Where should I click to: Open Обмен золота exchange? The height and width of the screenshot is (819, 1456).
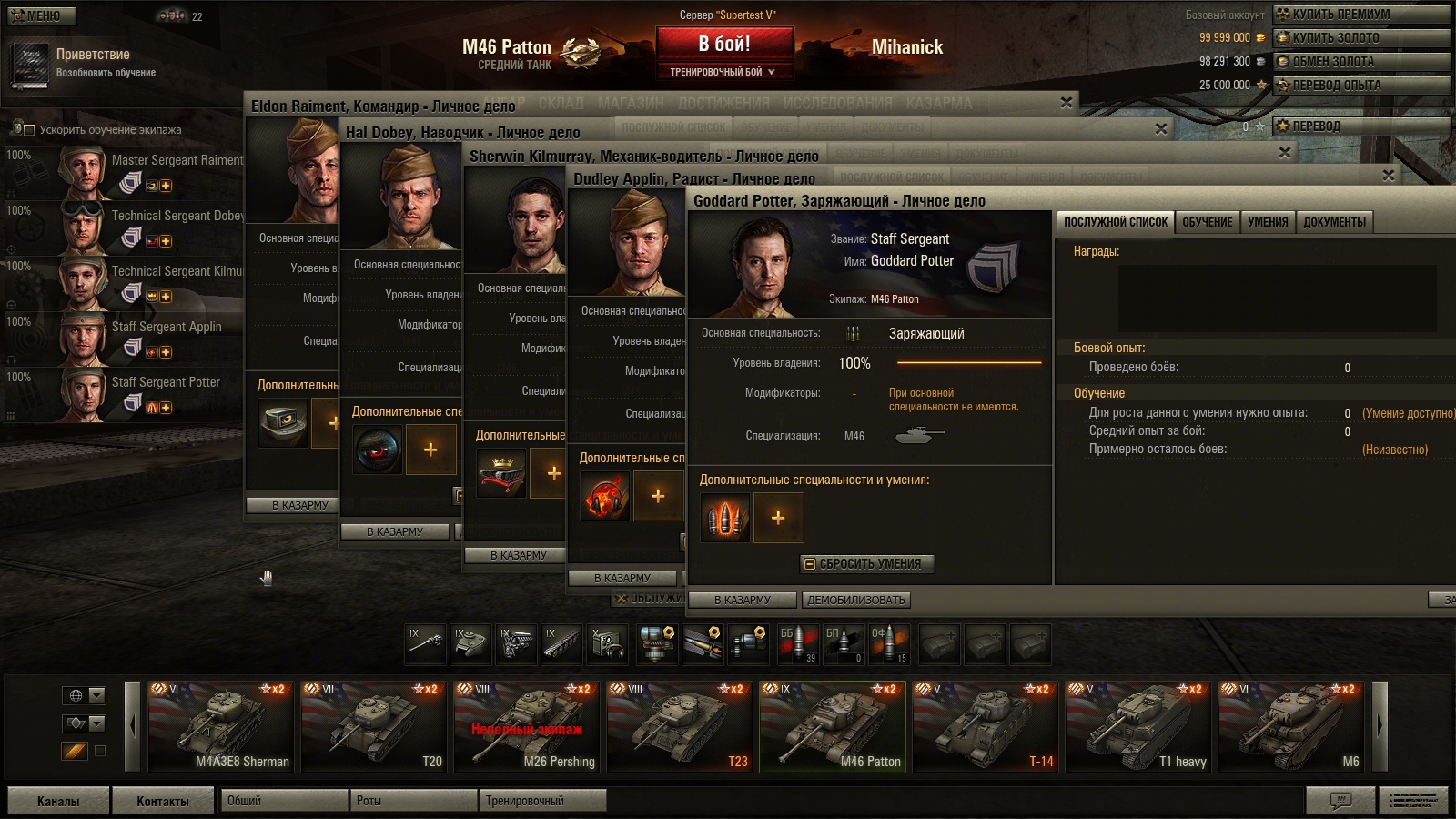1360,61
